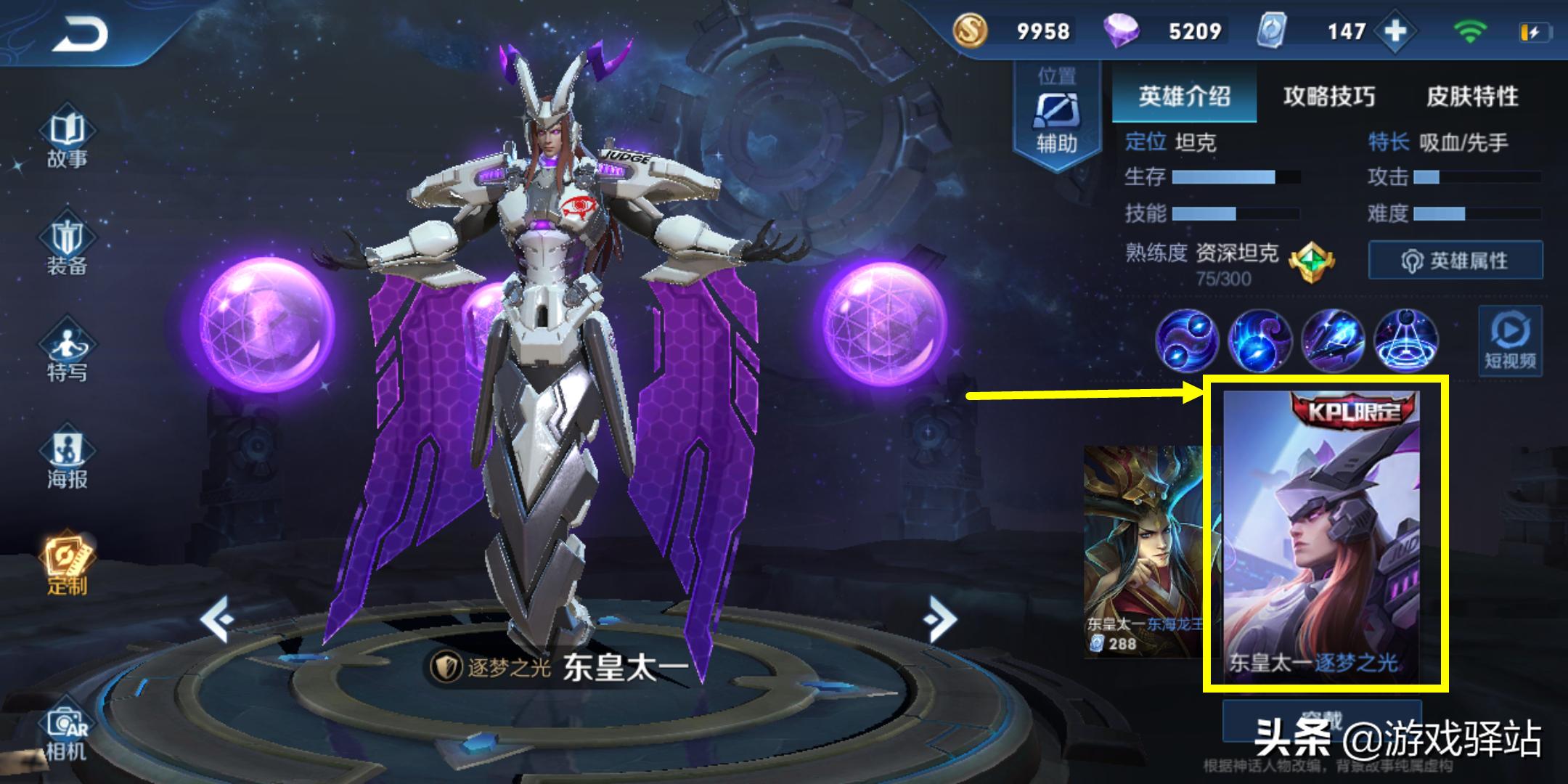Open the 英雄属性 hero attributes
The image size is (1568, 784).
pyautogui.click(x=1455, y=261)
